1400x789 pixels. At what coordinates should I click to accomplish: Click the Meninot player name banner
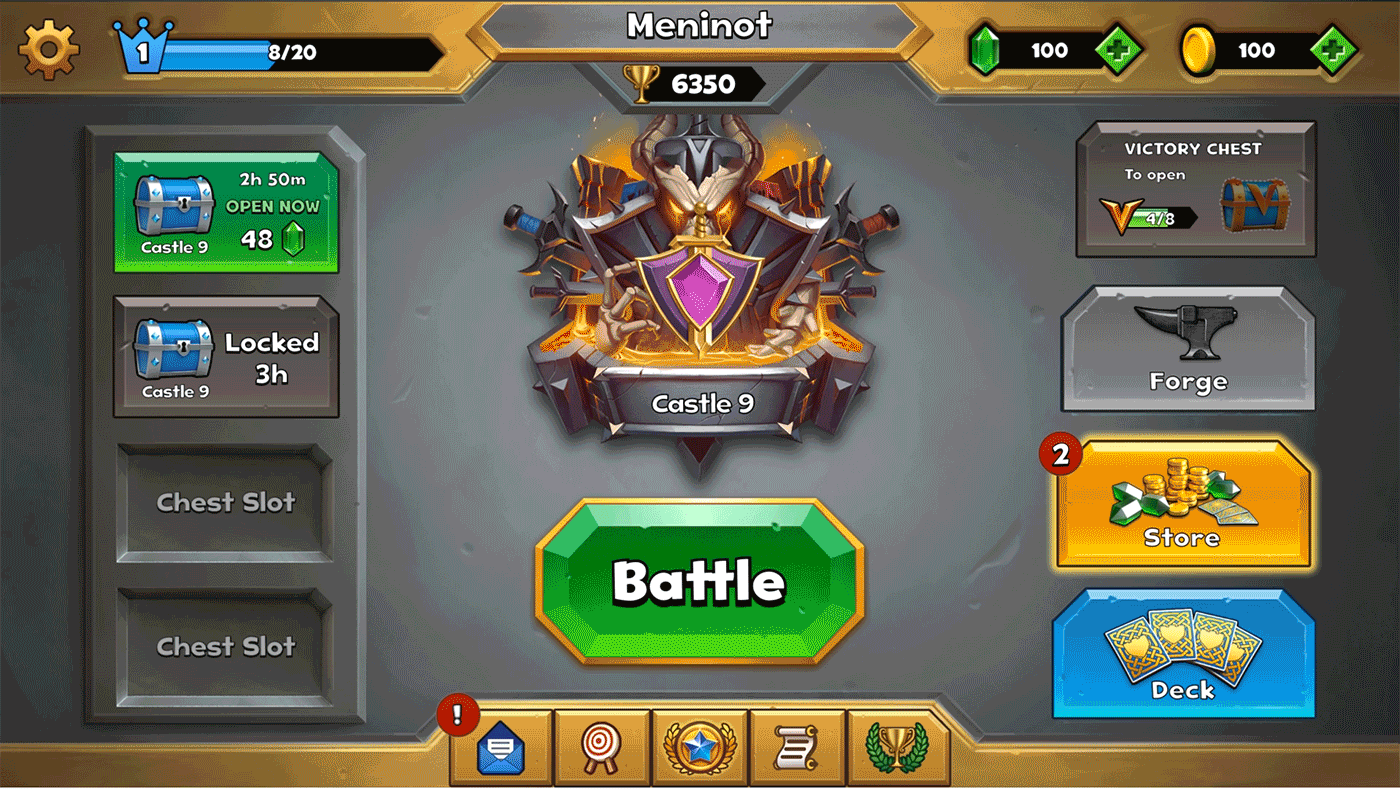coord(700,27)
